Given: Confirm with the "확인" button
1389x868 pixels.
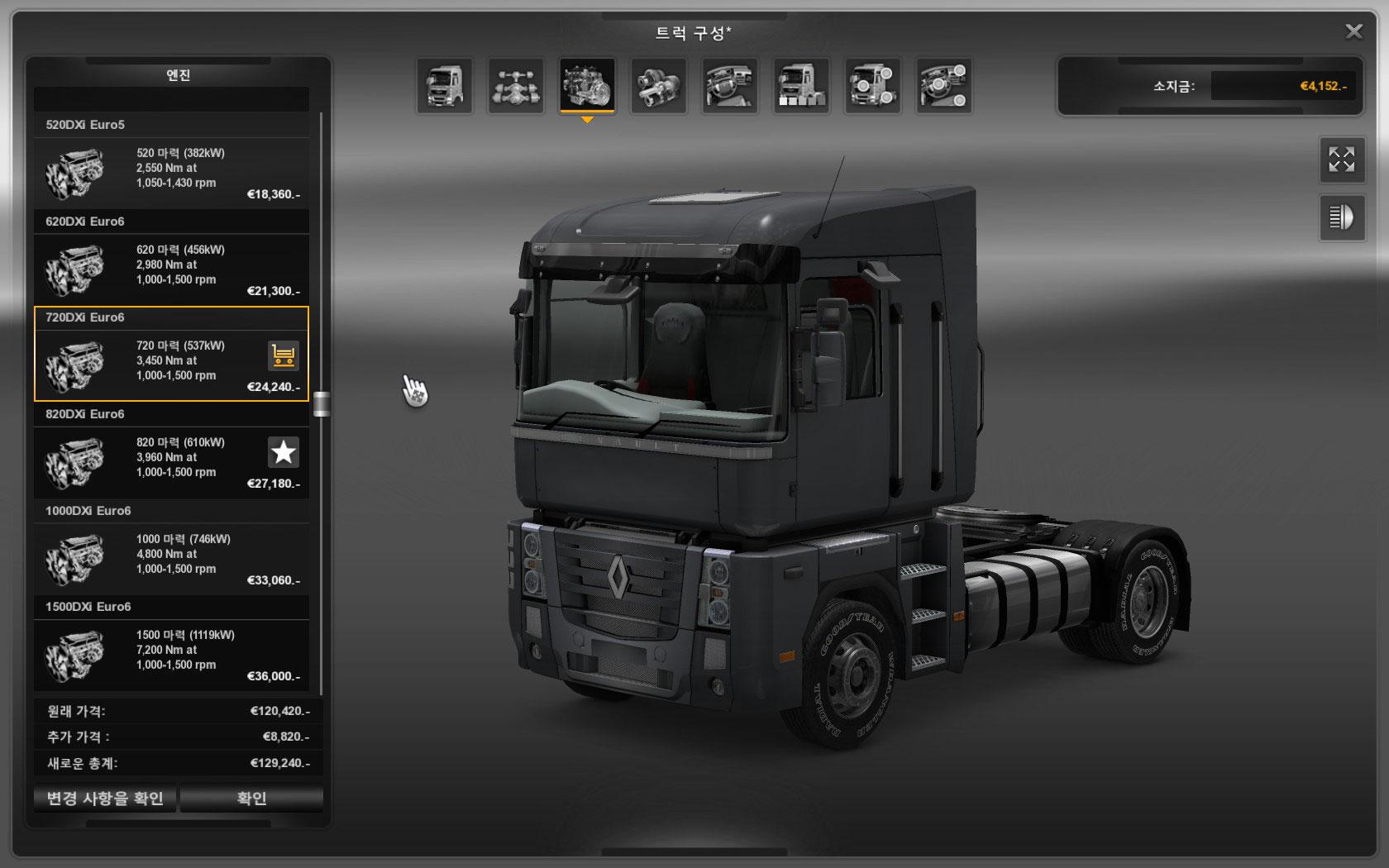Looking at the screenshot, I should point(251,799).
